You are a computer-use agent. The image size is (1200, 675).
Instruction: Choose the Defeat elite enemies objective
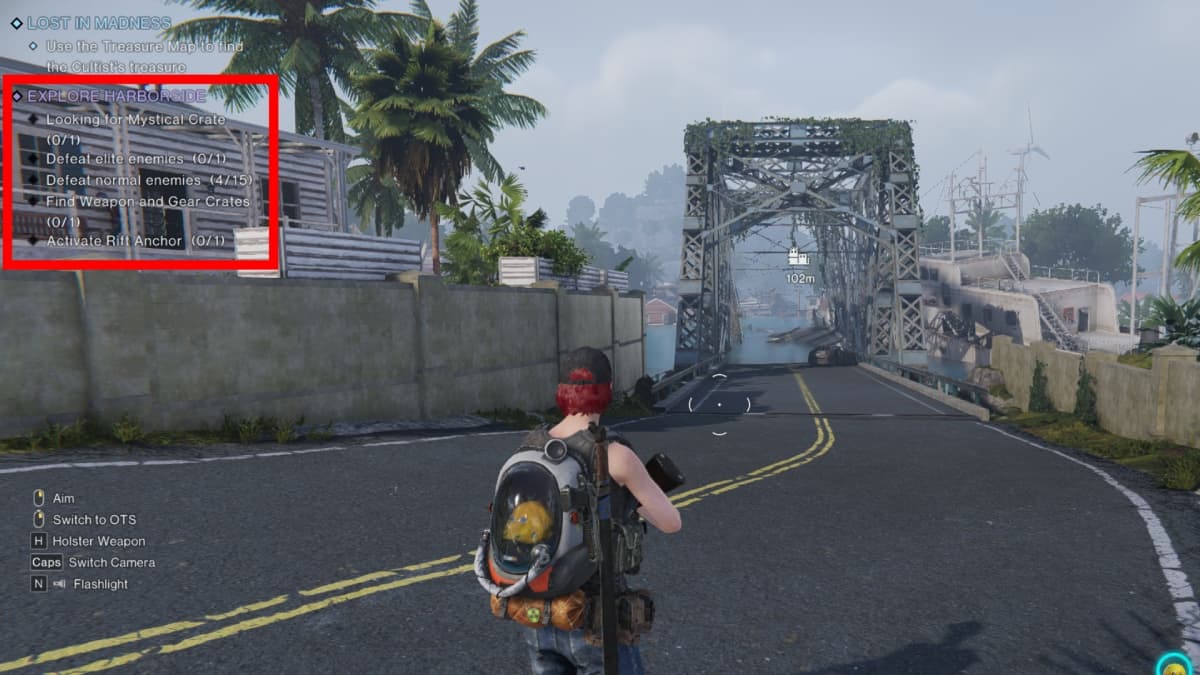tap(136, 159)
